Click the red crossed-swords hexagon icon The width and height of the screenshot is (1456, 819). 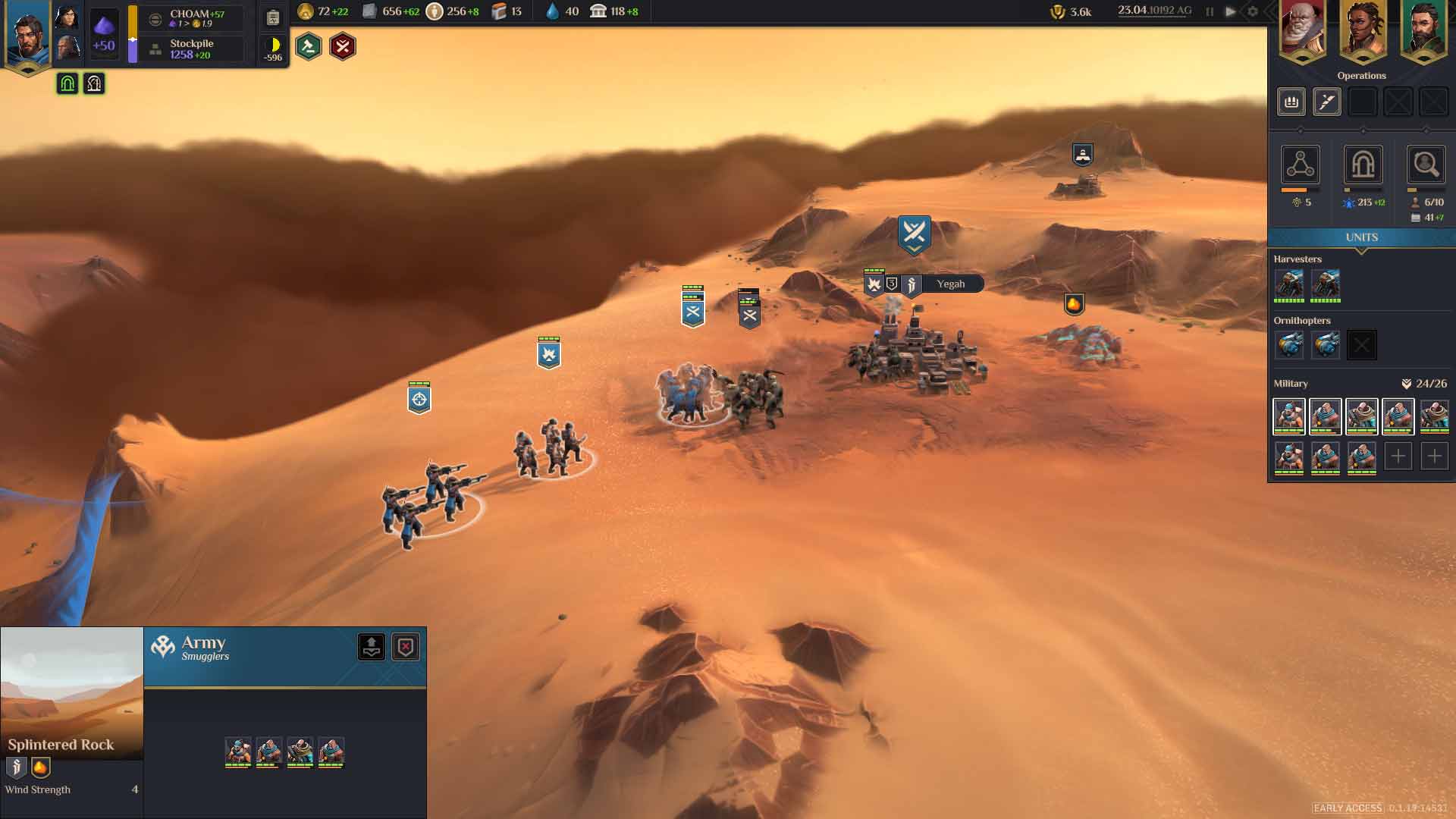point(343,47)
